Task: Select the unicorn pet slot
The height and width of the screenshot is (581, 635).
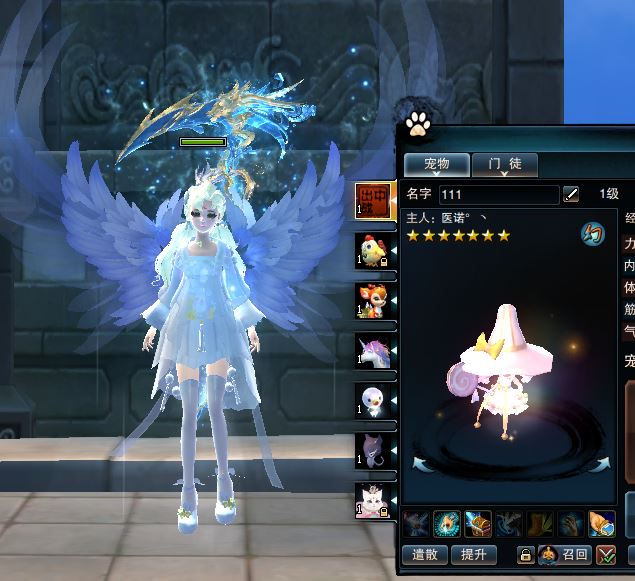Action: click(371, 350)
